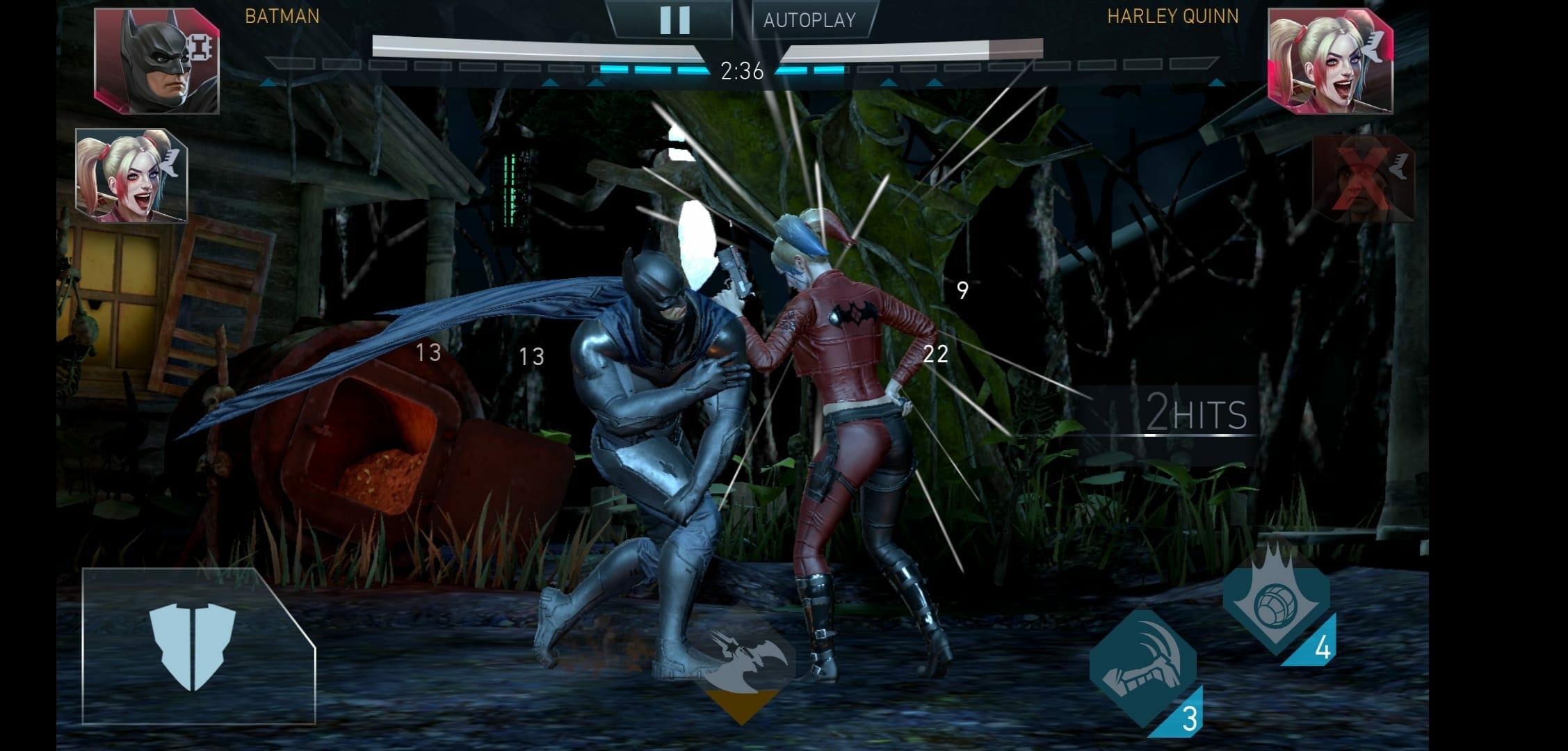Screen dimensions: 1568x751
Task: Pause the match with the pause button
Action: click(674, 20)
